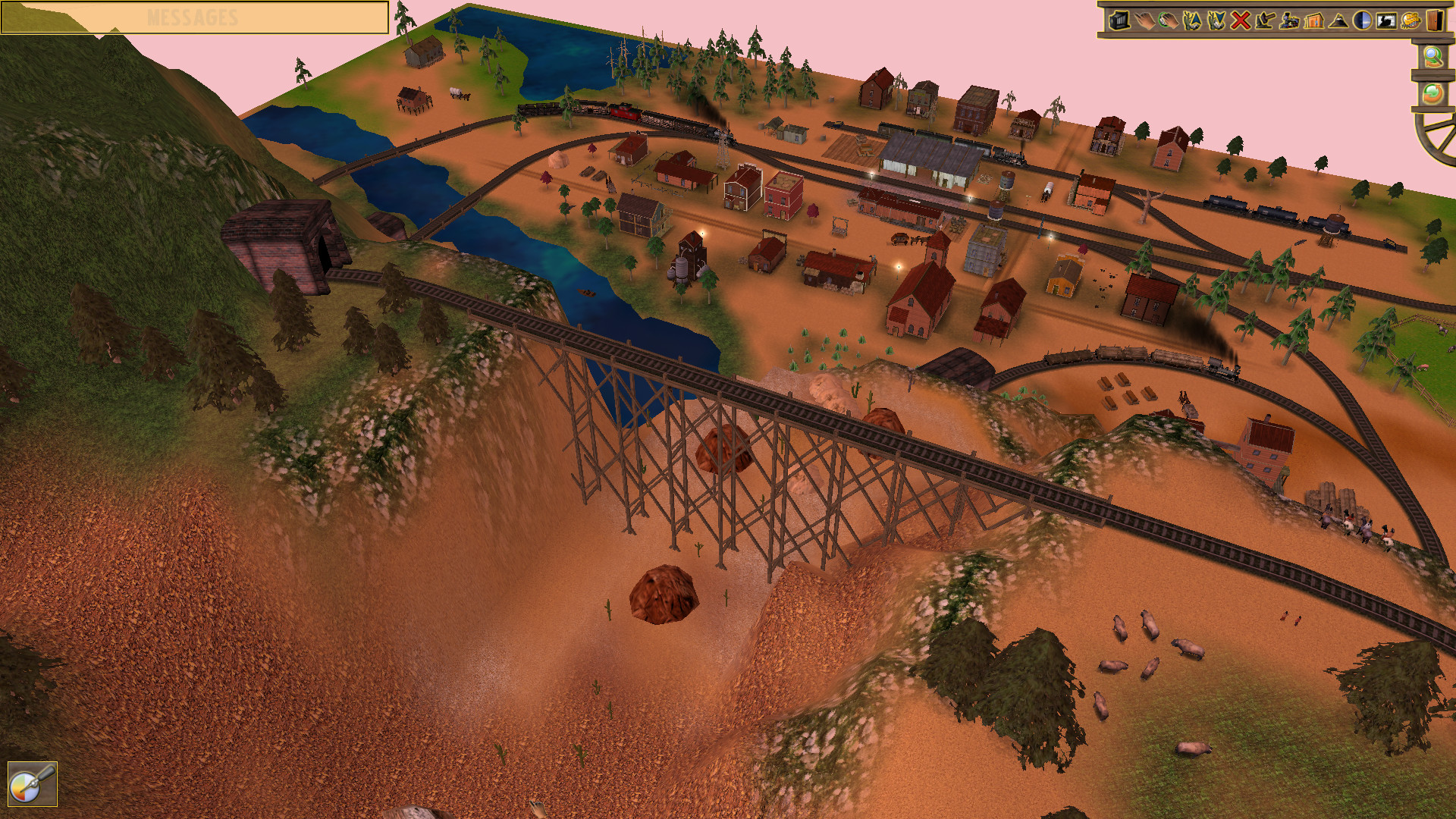Select the camera snapshot tool

[x=1119, y=21]
